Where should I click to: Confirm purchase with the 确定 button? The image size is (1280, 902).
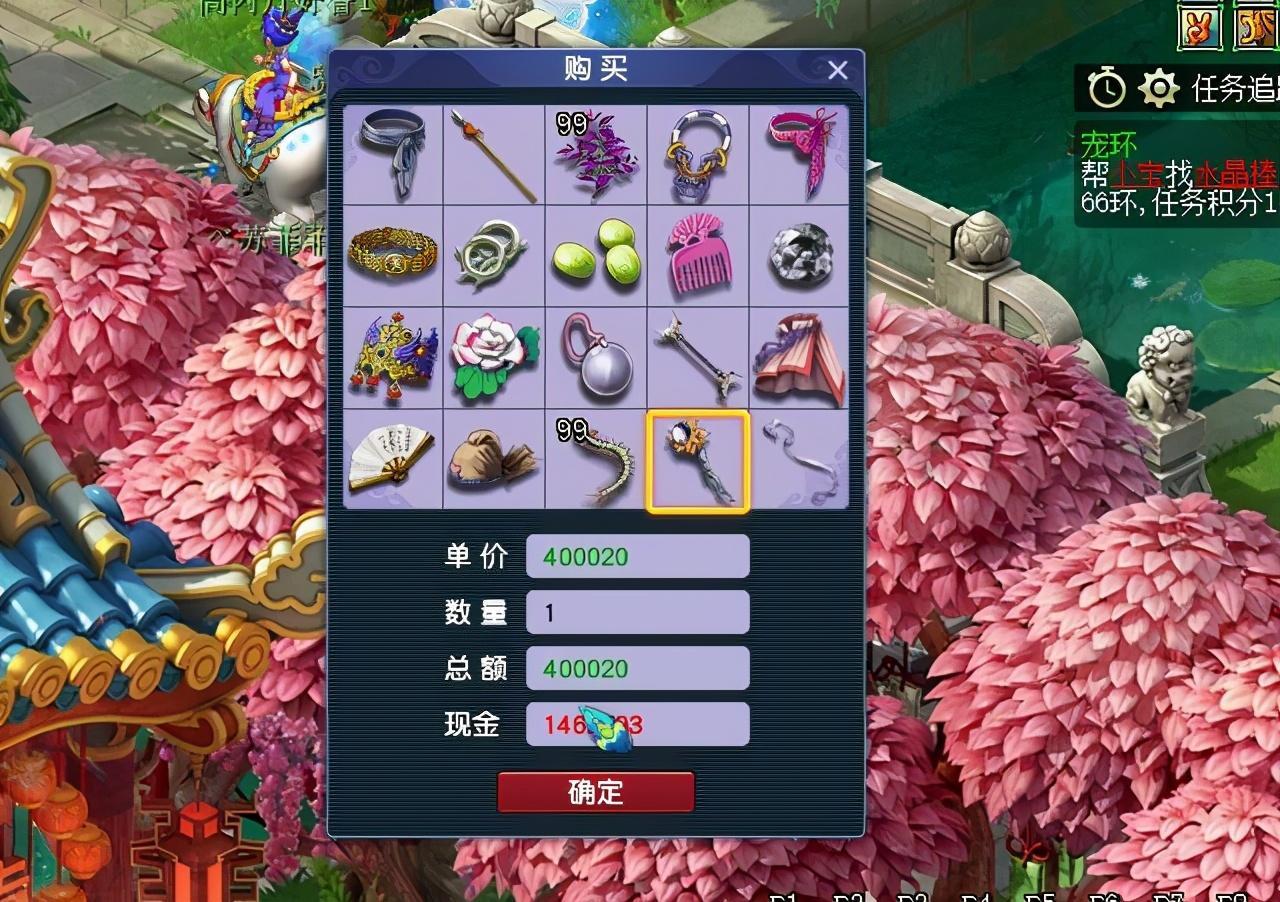596,792
